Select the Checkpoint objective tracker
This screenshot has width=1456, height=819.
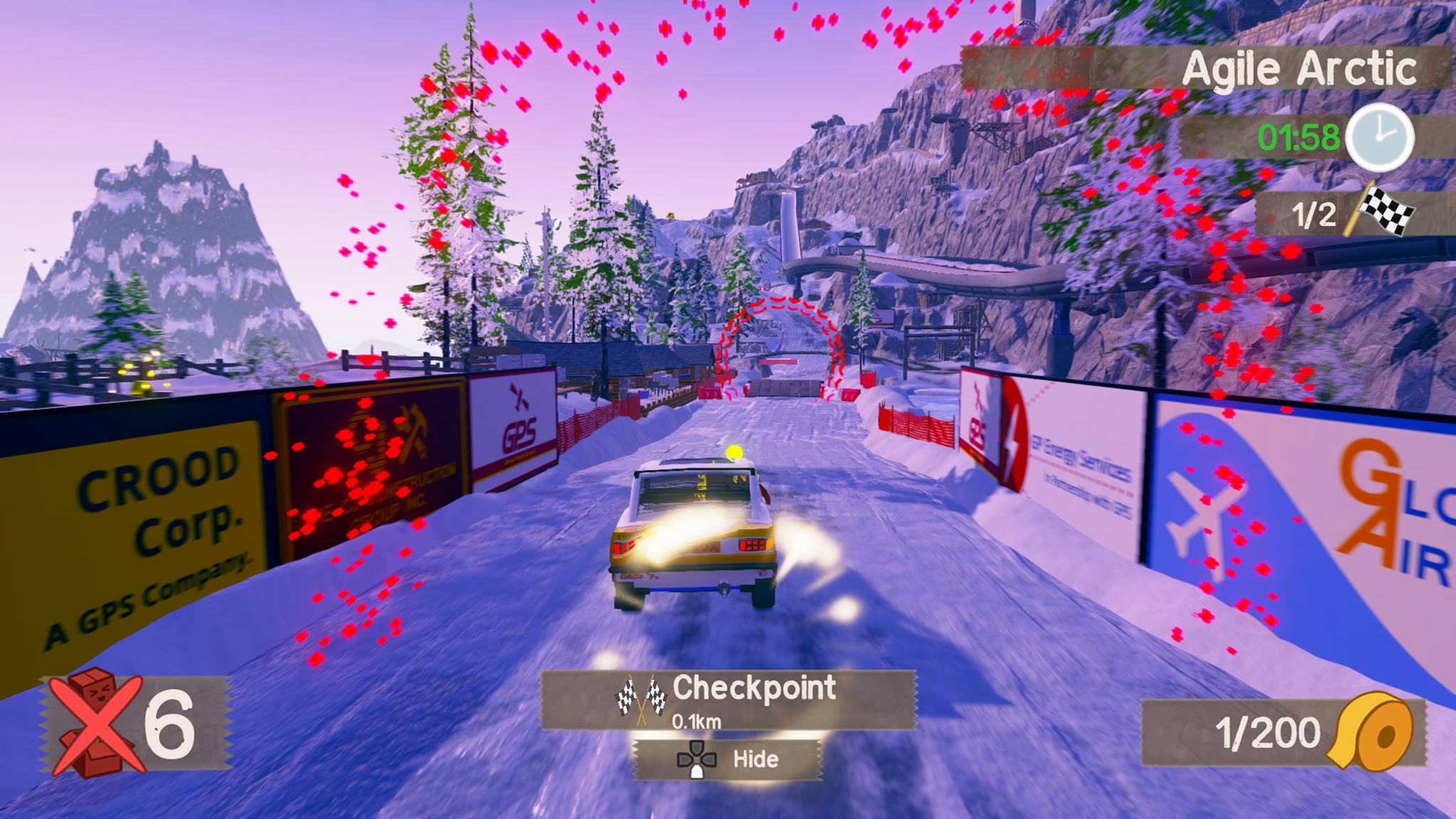[728, 700]
